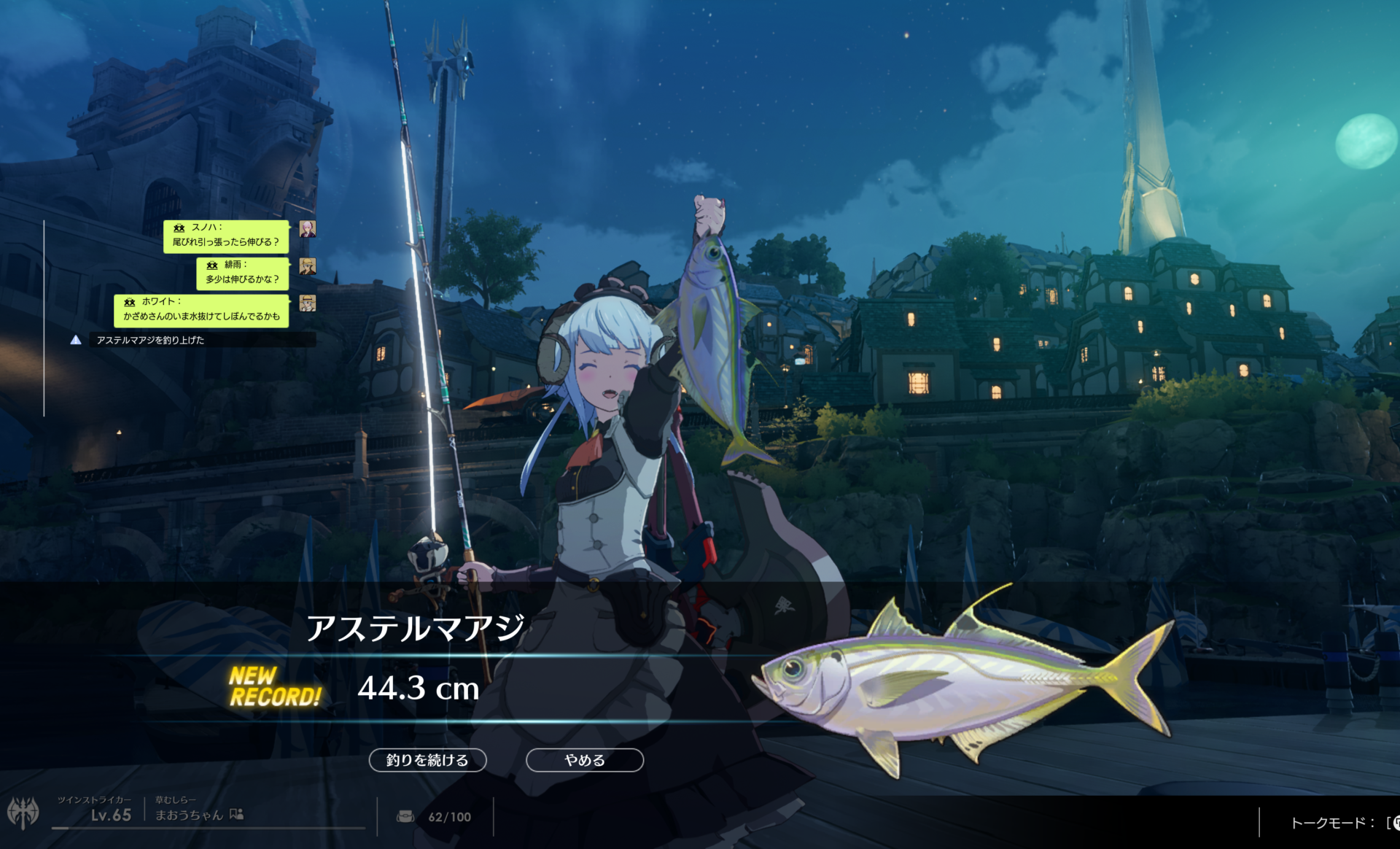Open the profile card icon beside まおうちゃん

(236, 815)
